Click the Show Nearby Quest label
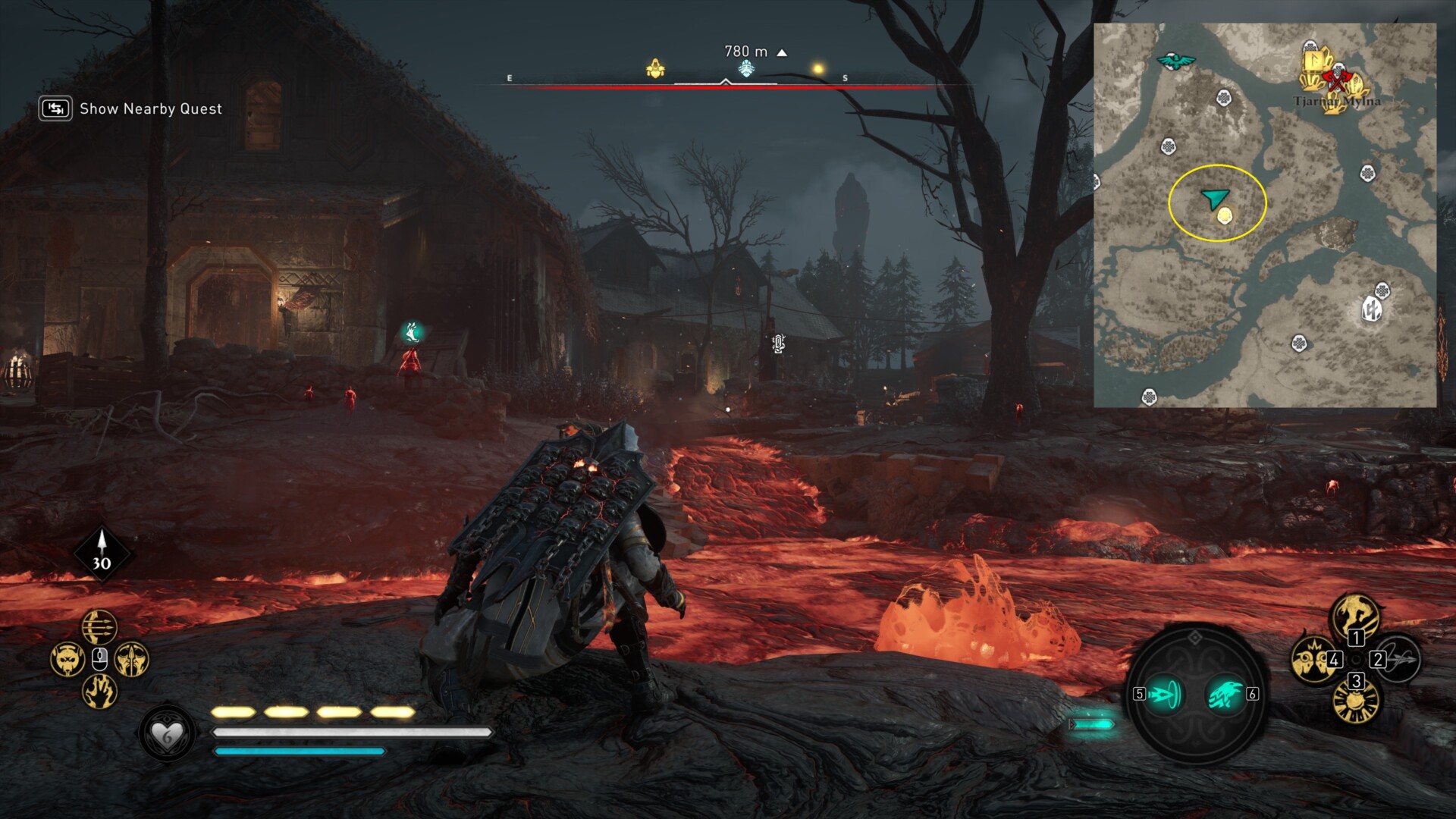The height and width of the screenshot is (819, 1456). click(150, 109)
